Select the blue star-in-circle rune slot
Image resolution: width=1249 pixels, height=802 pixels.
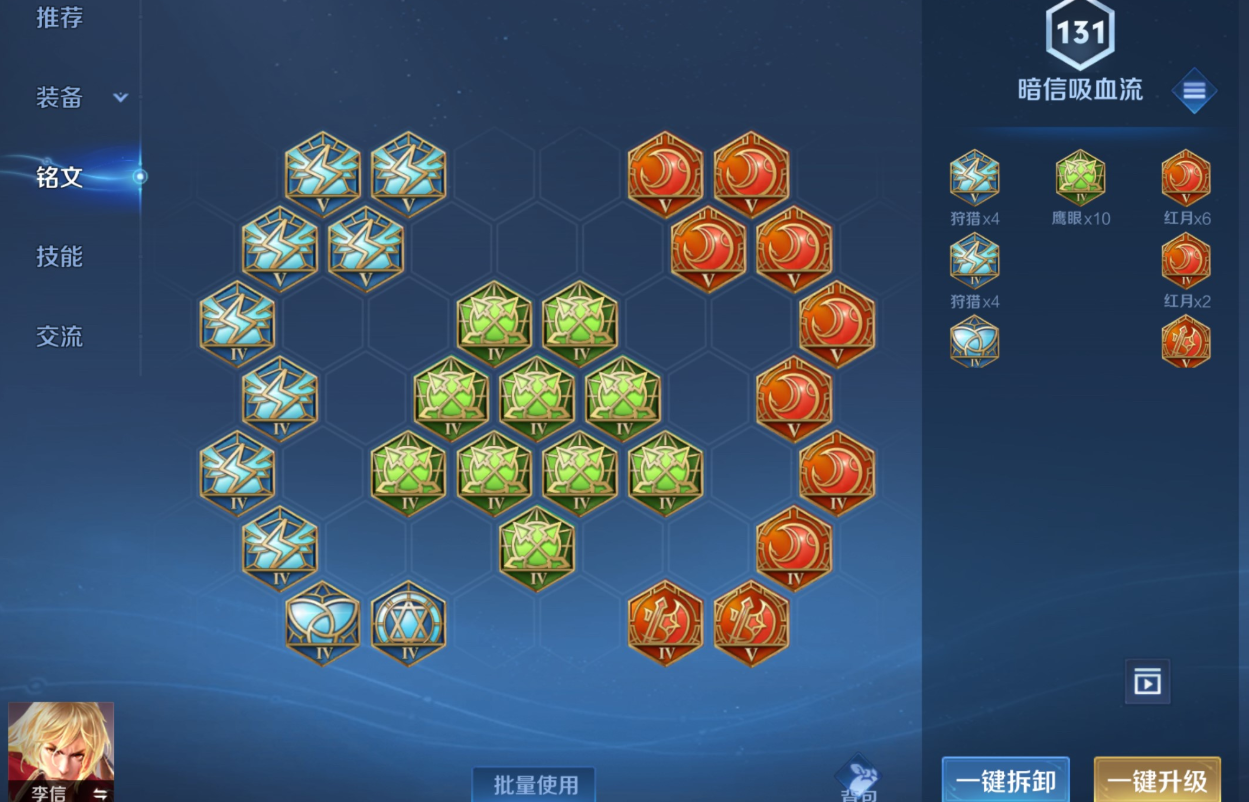[408, 623]
